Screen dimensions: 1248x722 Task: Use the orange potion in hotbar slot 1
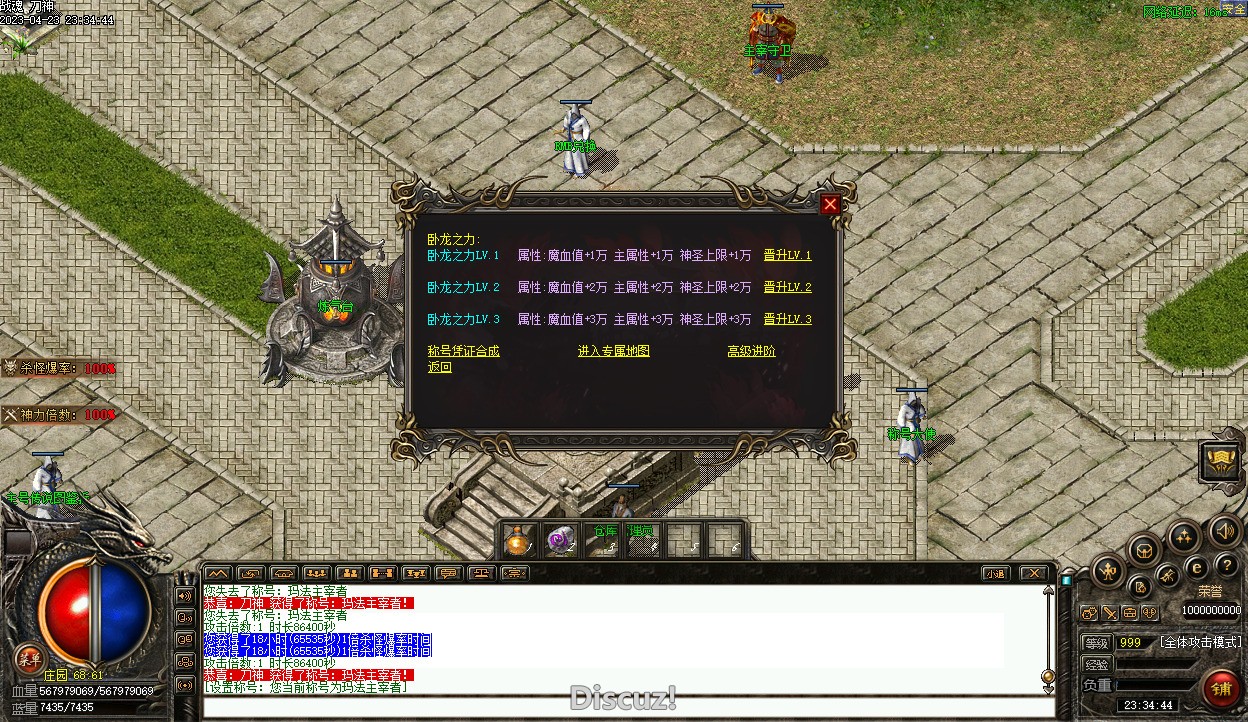[x=518, y=541]
